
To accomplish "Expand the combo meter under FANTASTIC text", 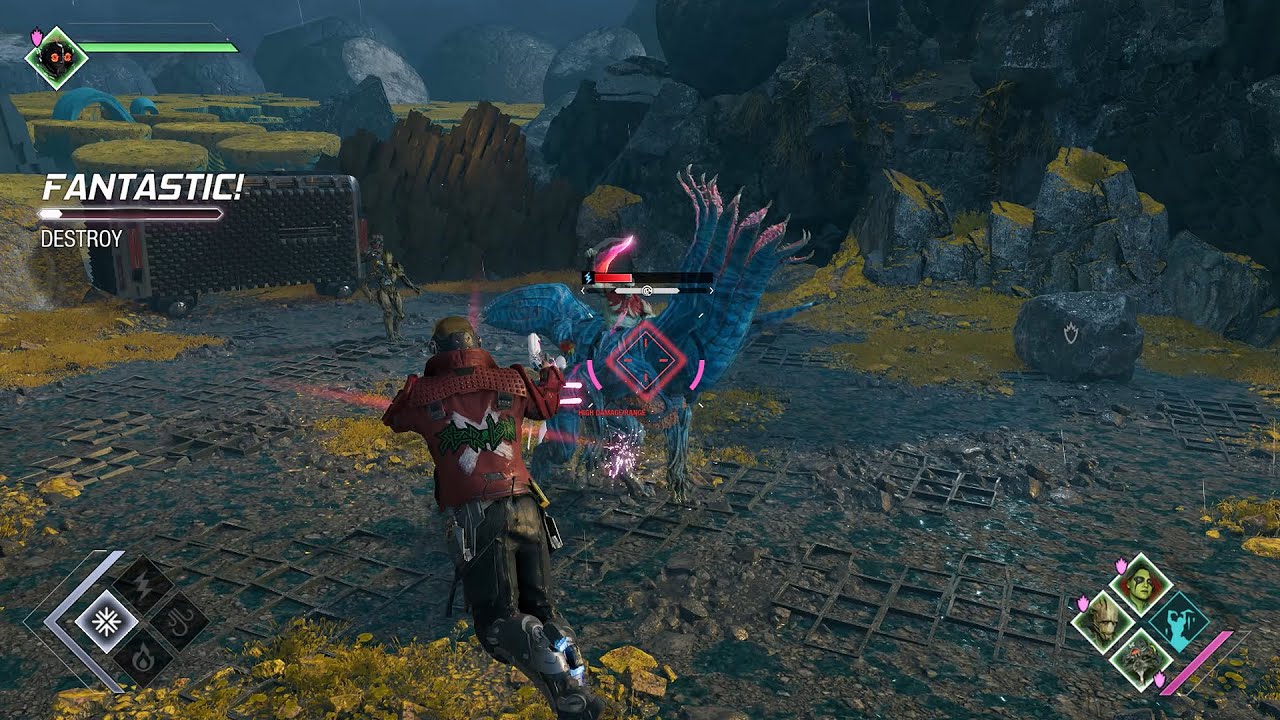I will pyautogui.click(x=128, y=212).
